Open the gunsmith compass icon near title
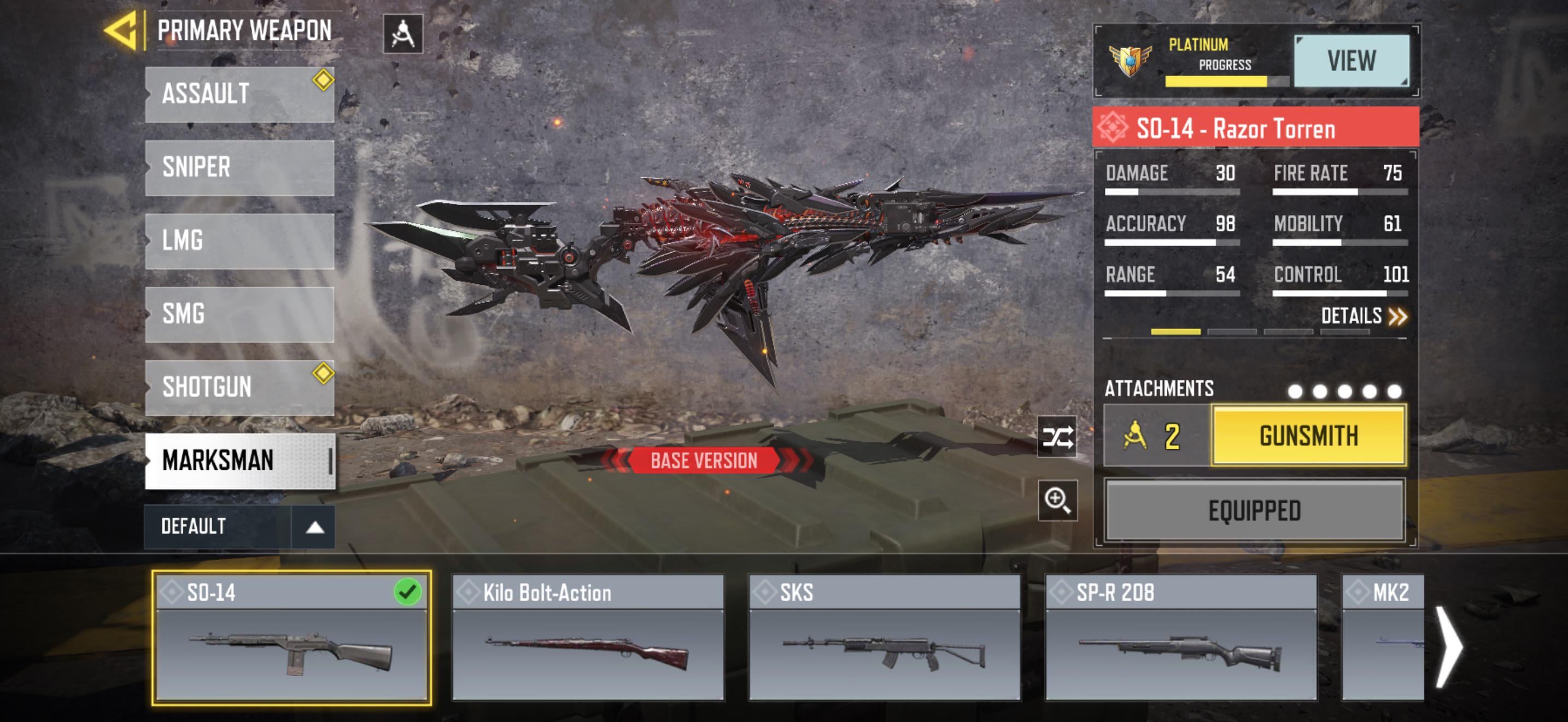 click(x=402, y=34)
